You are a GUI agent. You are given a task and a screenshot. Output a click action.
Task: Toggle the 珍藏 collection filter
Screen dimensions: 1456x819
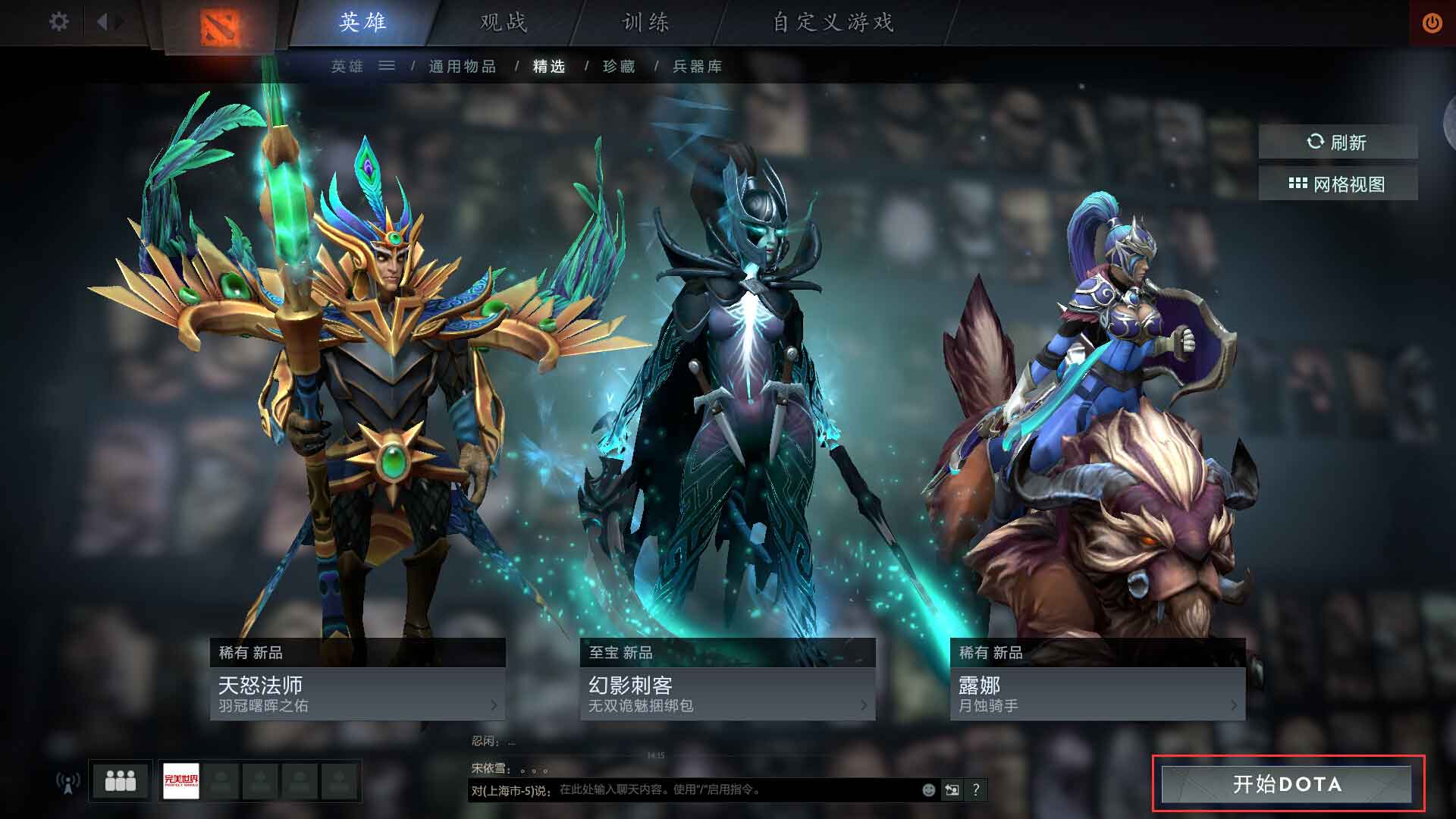tap(619, 67)
